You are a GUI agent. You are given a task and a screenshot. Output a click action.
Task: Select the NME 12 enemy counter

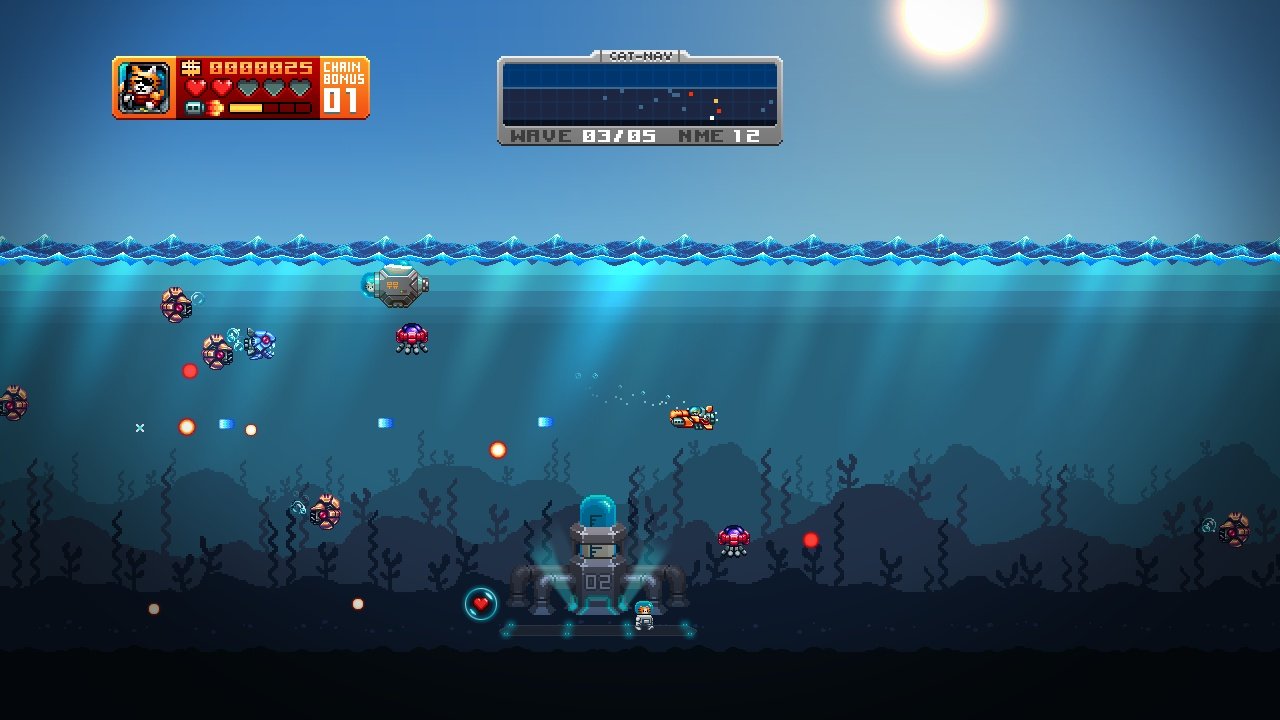point(720,135)
